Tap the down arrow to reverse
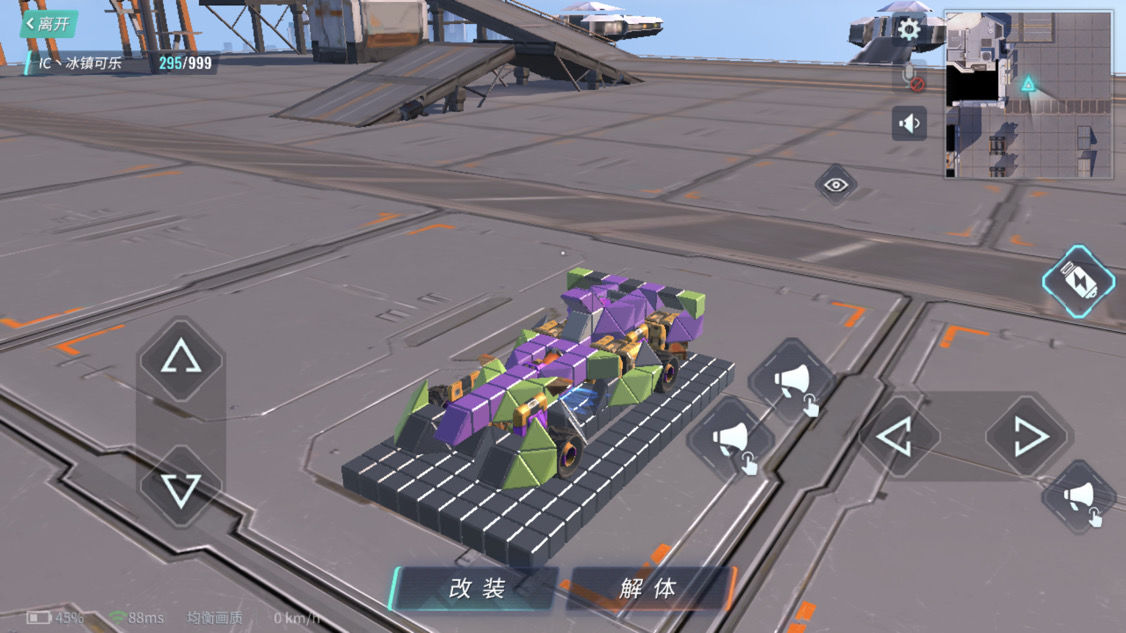1126x633 pixels. [x=181, y=489]
